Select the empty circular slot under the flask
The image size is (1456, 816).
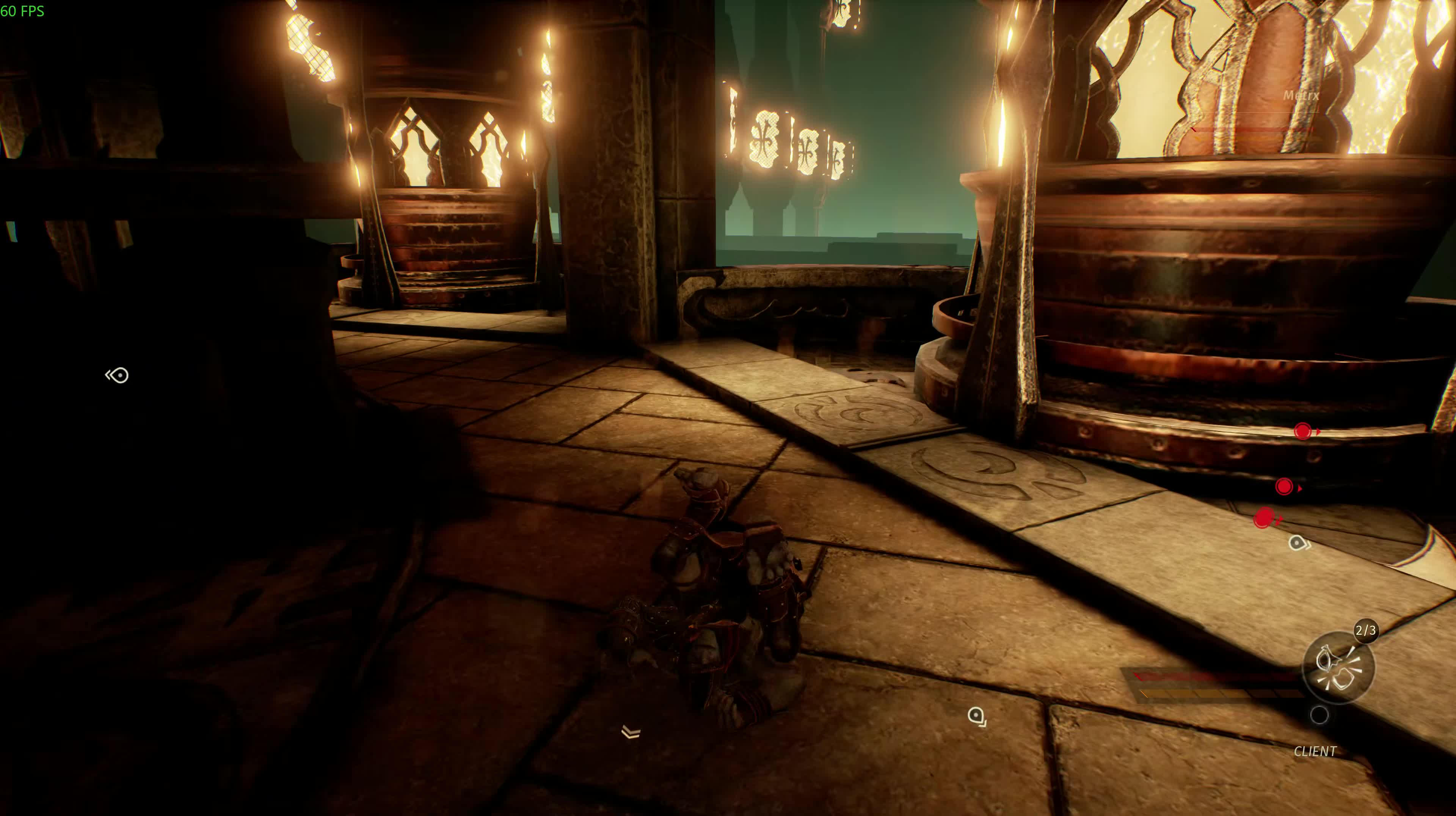(1319, 715)
